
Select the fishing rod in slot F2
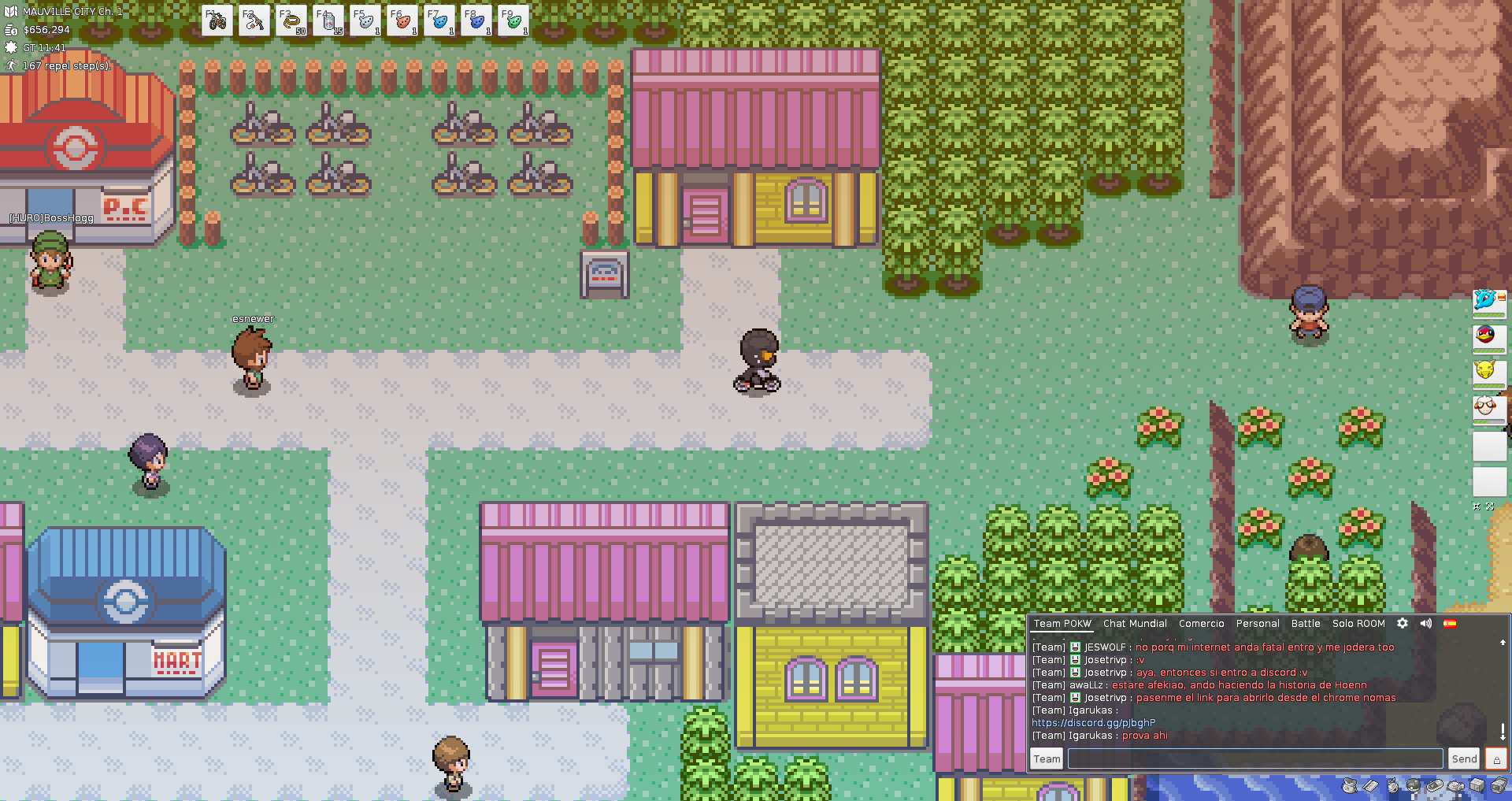coord(254,21)
